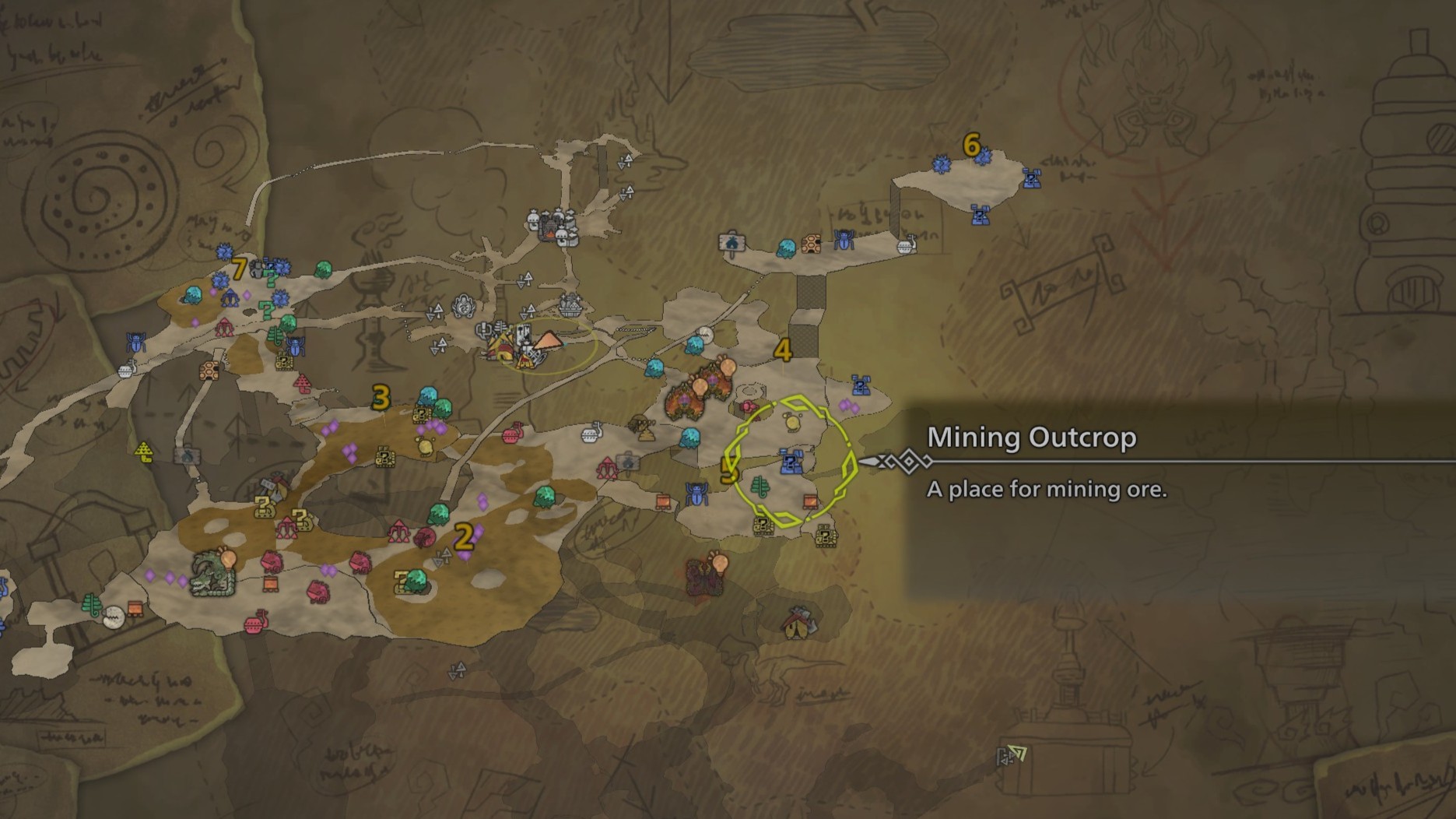Select the area 4 number marker
The image size is (1456, 819).
(782, 350)
